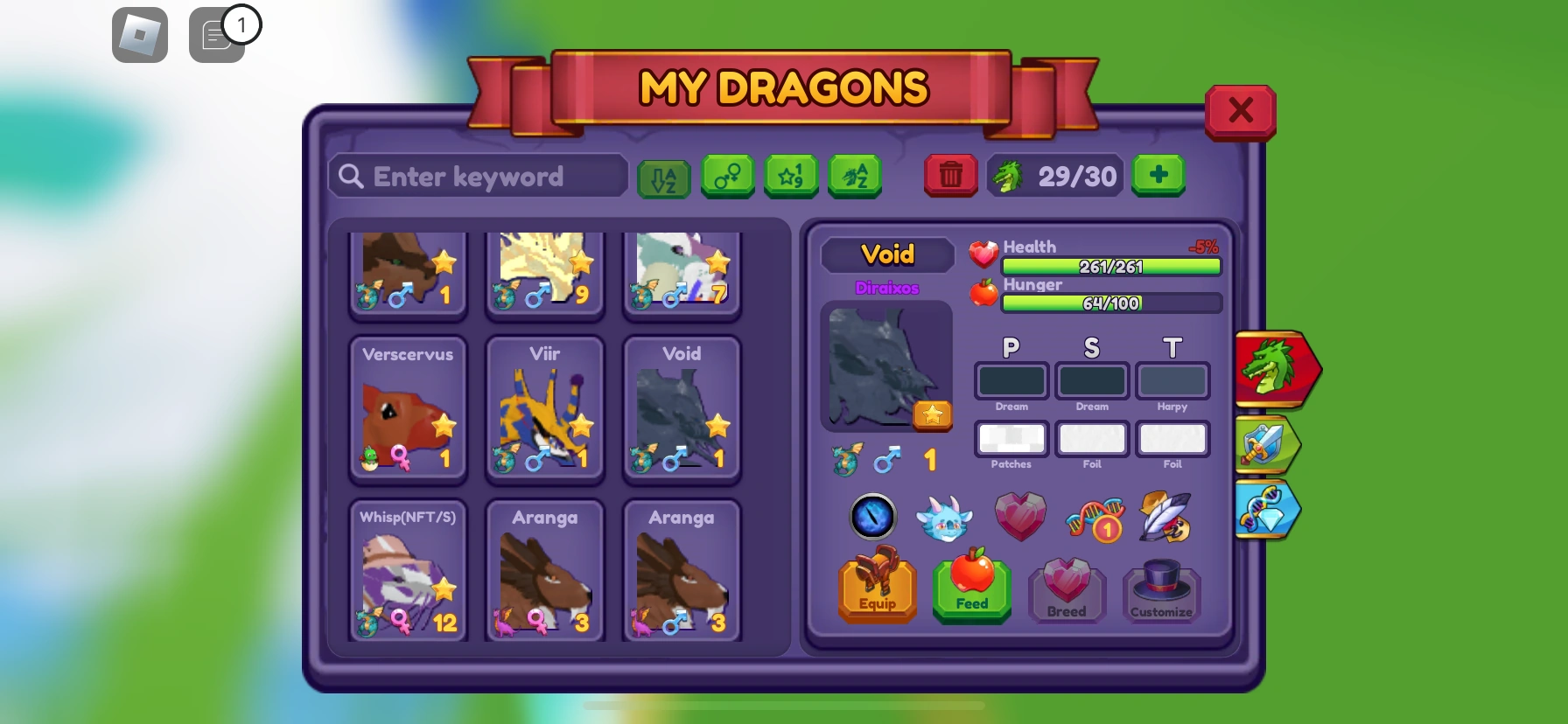The height and width of the screenshot is (724, 1568).
Task: Select the blue dragon eye icon
Action: pyautogui.click(x=870, y=517)
